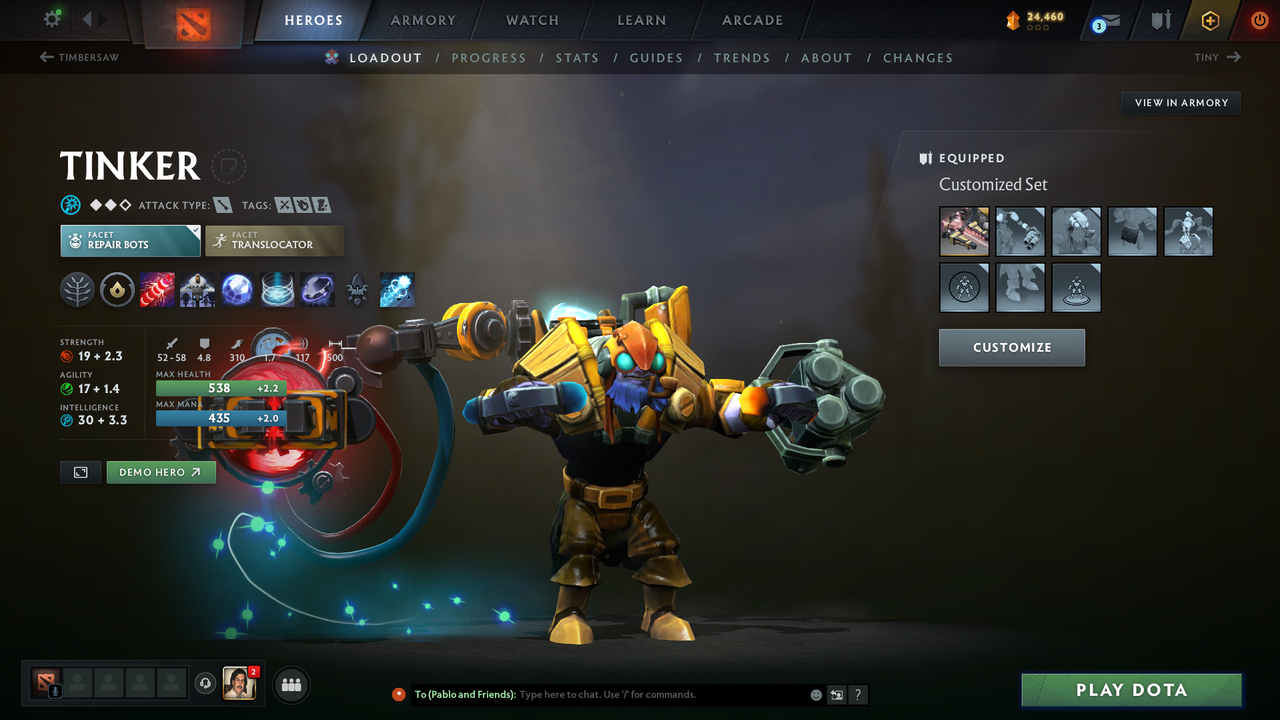View the March of the Machines ability

[197, 290]
